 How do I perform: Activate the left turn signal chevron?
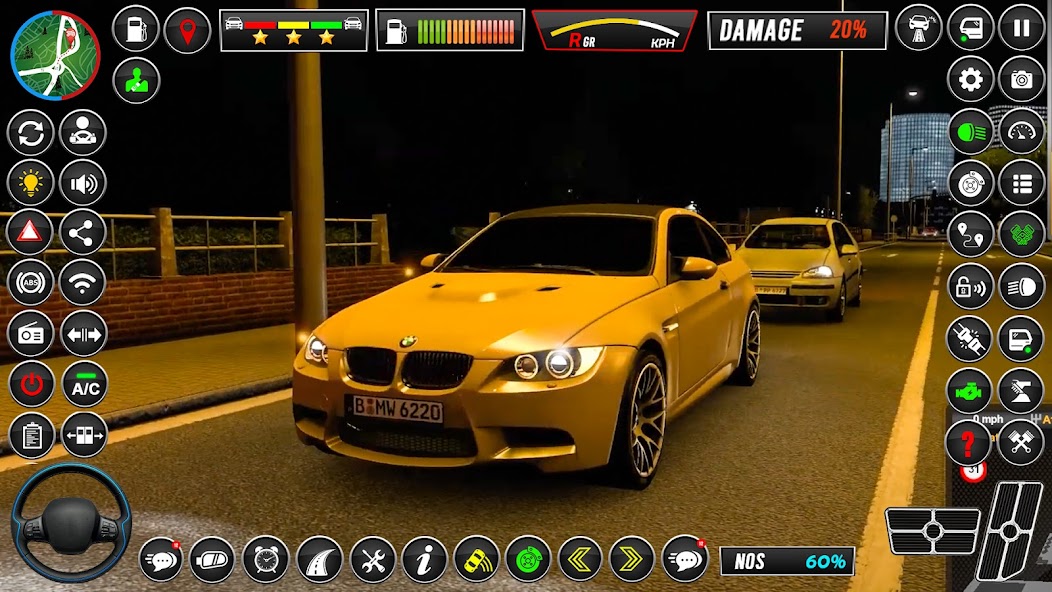579,559
